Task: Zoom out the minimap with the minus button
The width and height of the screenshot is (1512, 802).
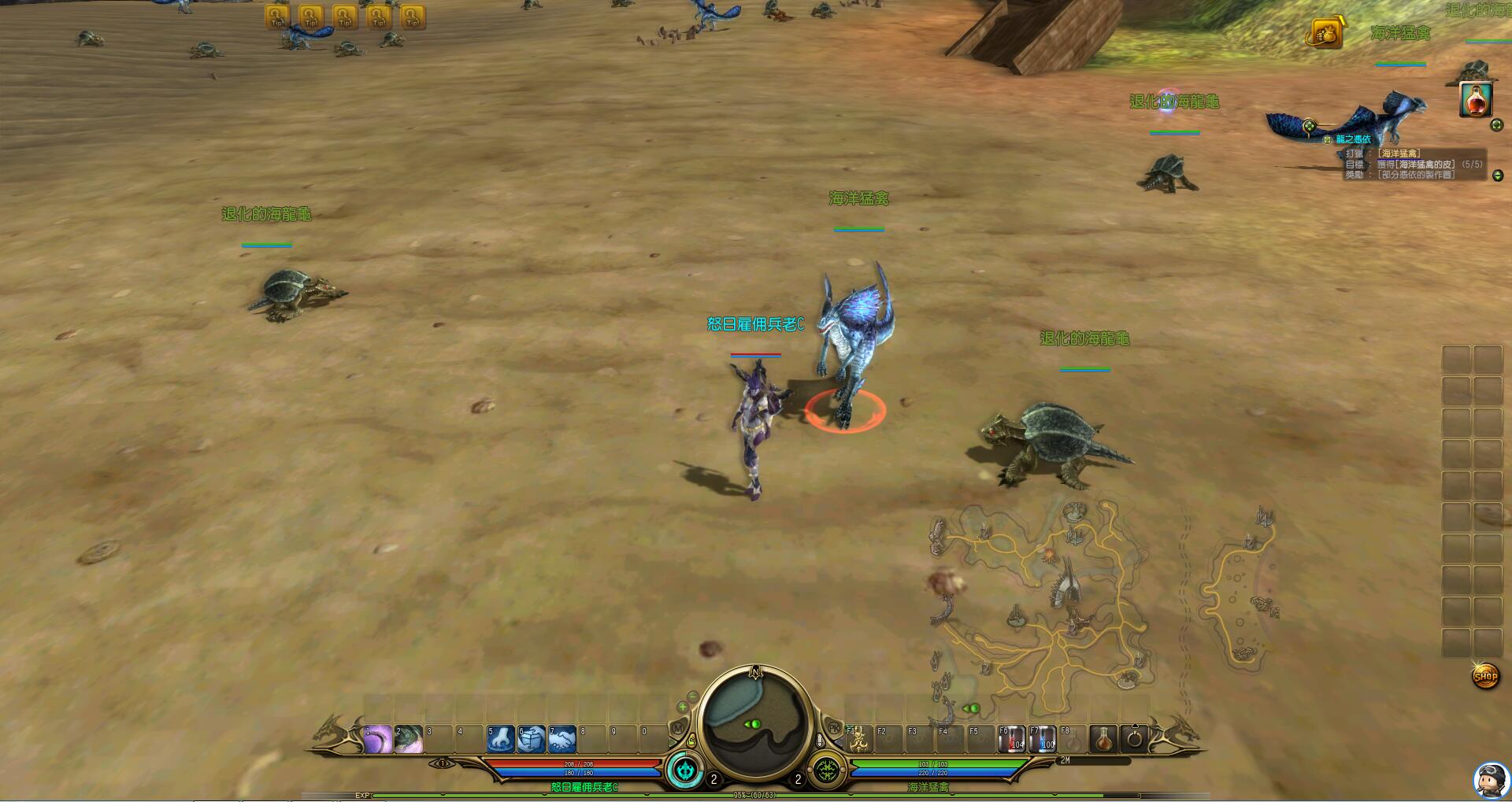Action: pos(692,696)
